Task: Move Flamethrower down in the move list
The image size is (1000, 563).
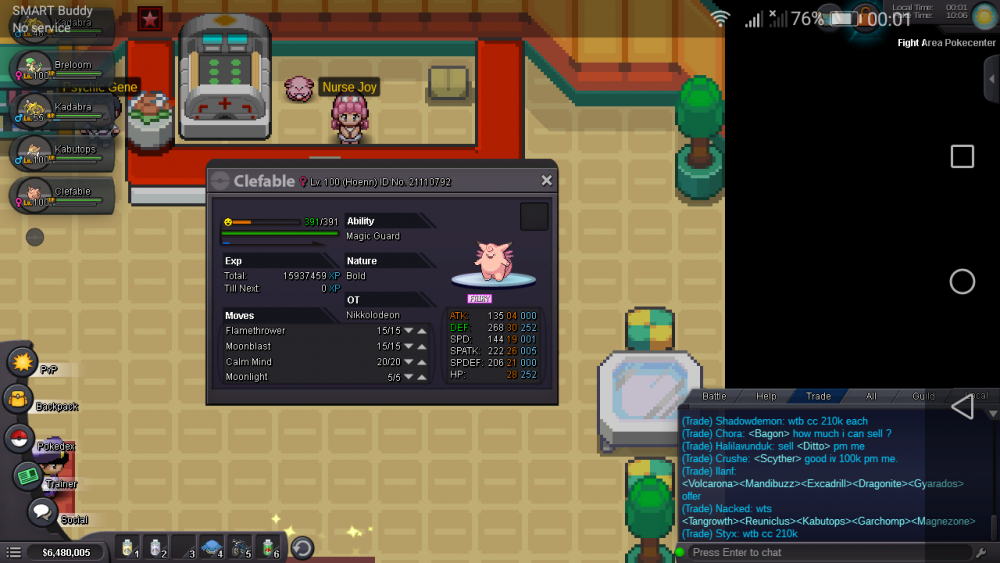Action: pyautogui.click(x=409, y=331)
